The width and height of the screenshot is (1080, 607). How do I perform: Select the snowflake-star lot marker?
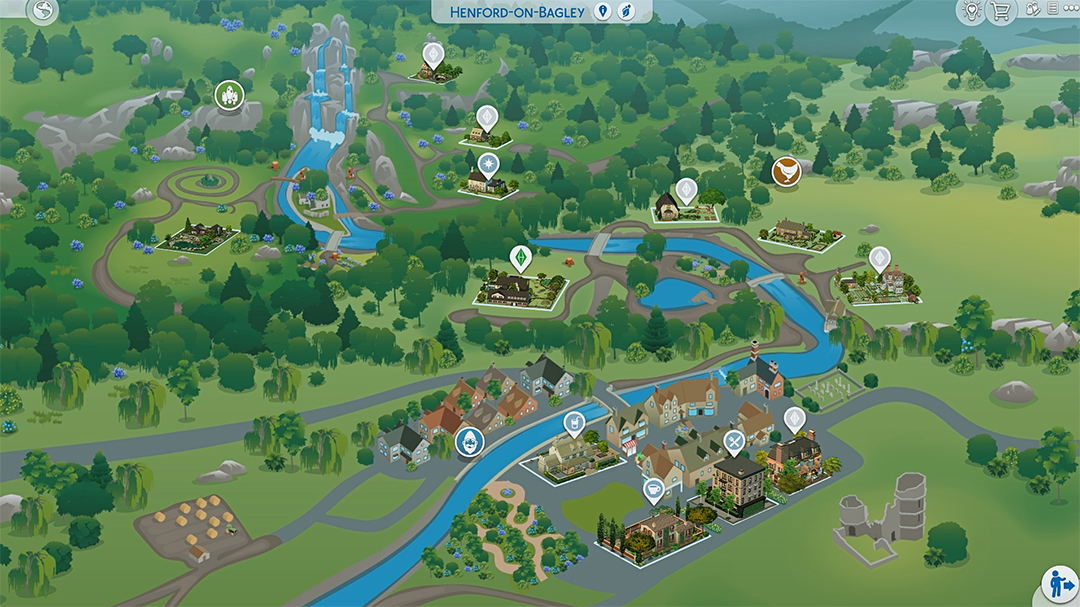[x=487, y=163]
